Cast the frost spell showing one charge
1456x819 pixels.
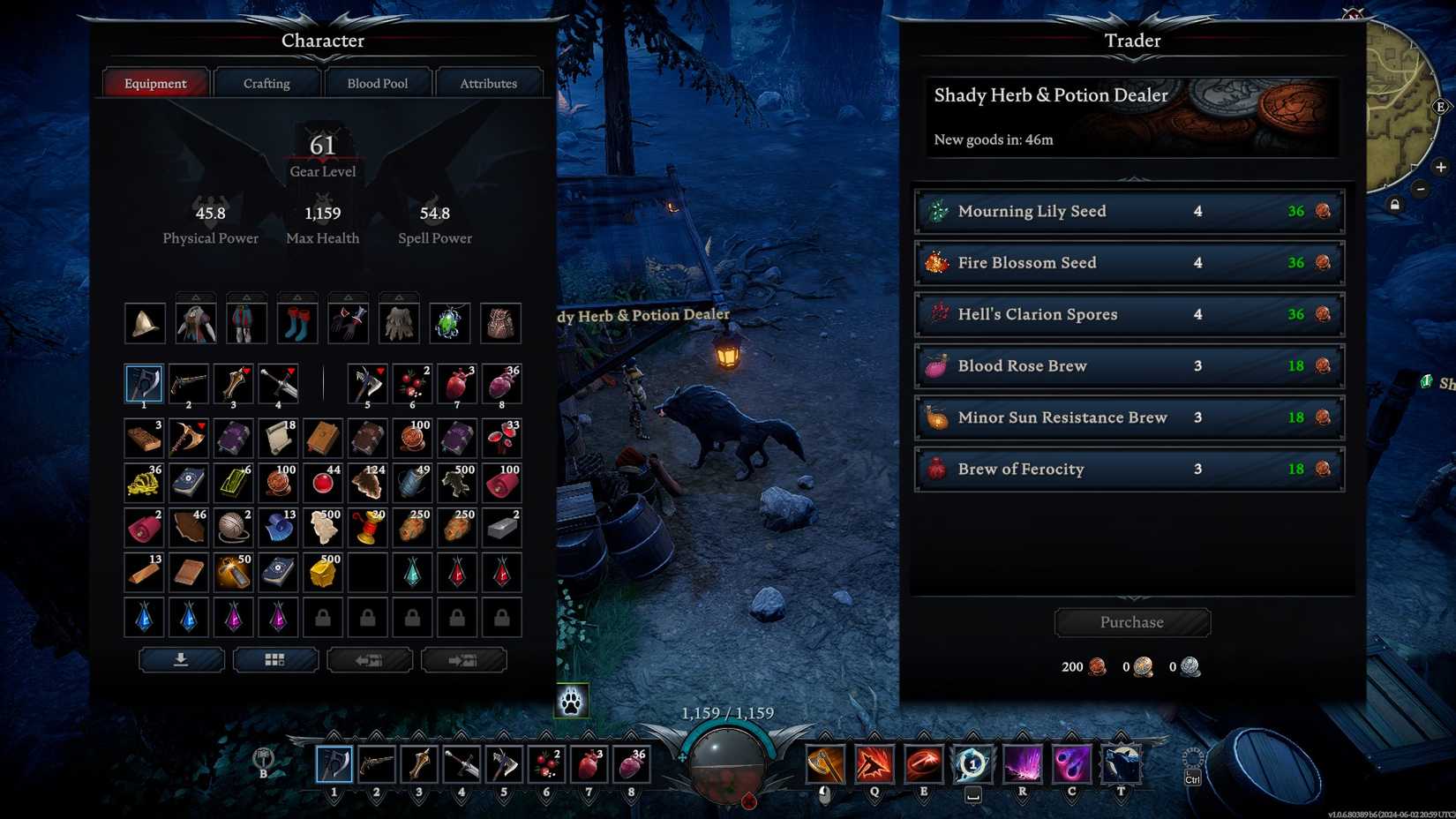(x=972, y=765)
